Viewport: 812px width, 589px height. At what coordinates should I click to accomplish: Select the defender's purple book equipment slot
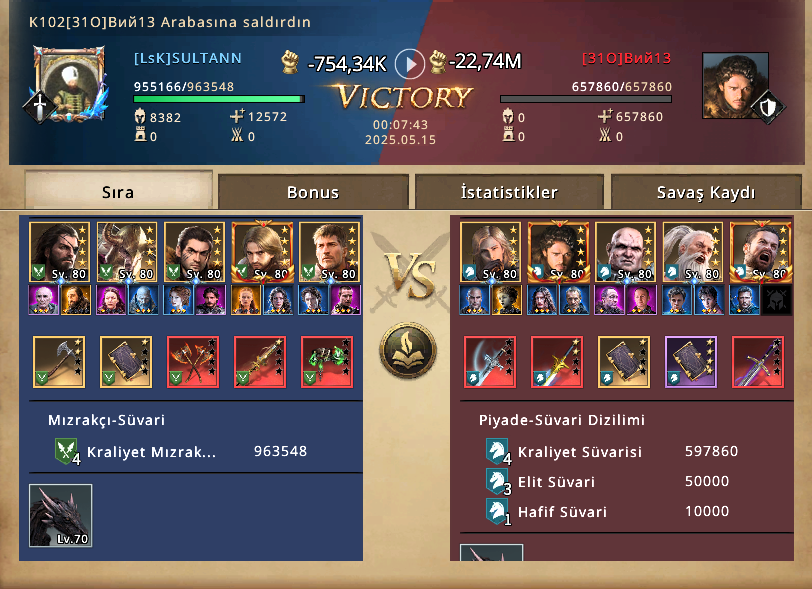point(691,361)
